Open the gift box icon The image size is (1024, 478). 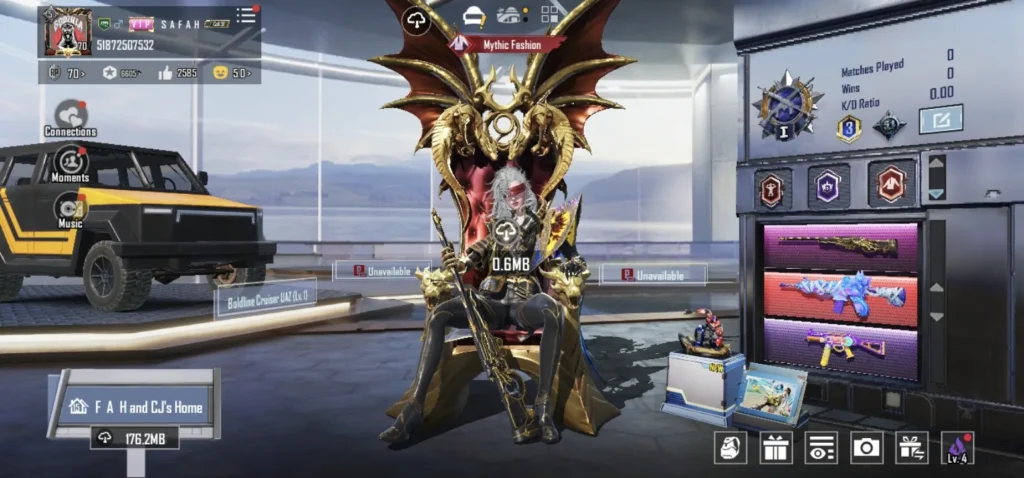click(x=775, y=447)
